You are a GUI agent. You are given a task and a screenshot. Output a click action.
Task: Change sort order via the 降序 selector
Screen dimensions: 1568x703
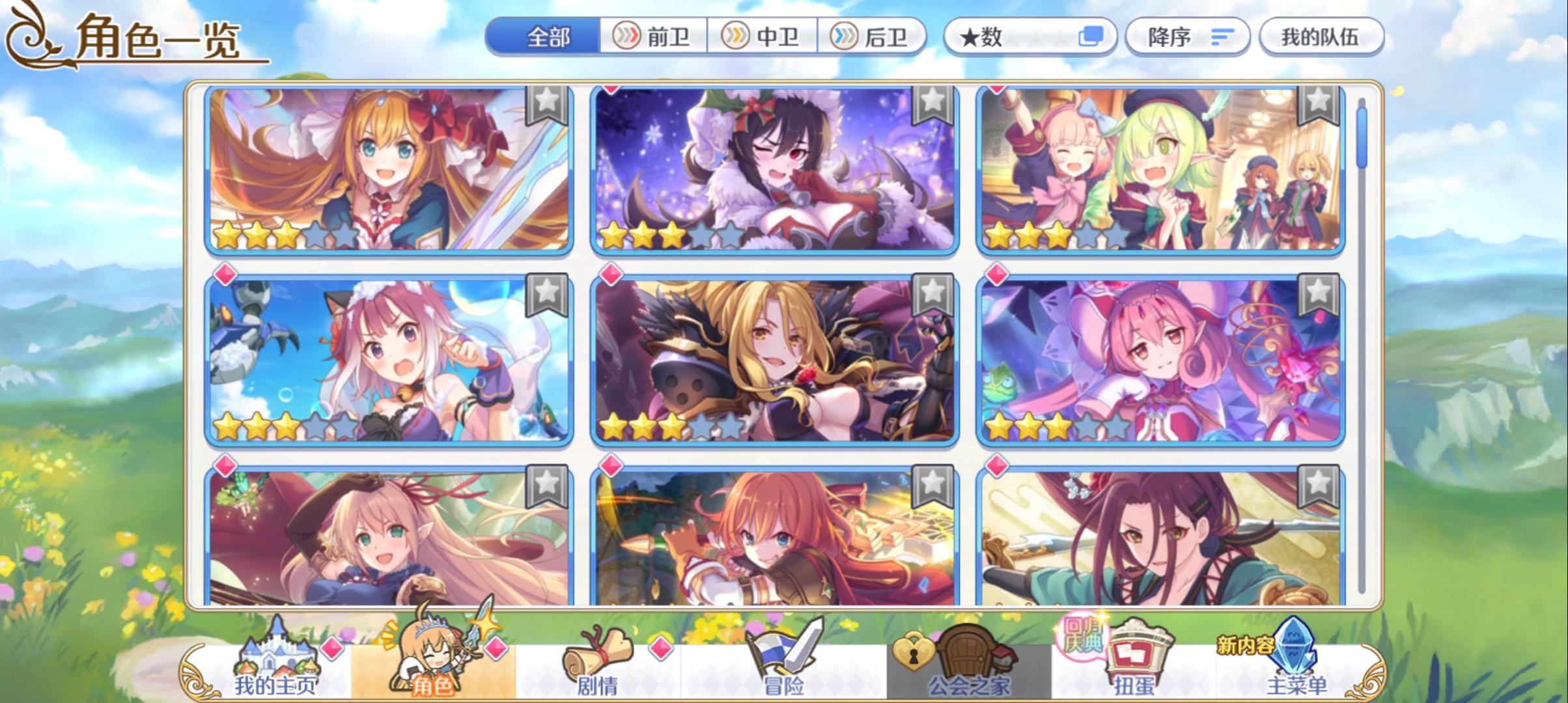pos(1185,38)
